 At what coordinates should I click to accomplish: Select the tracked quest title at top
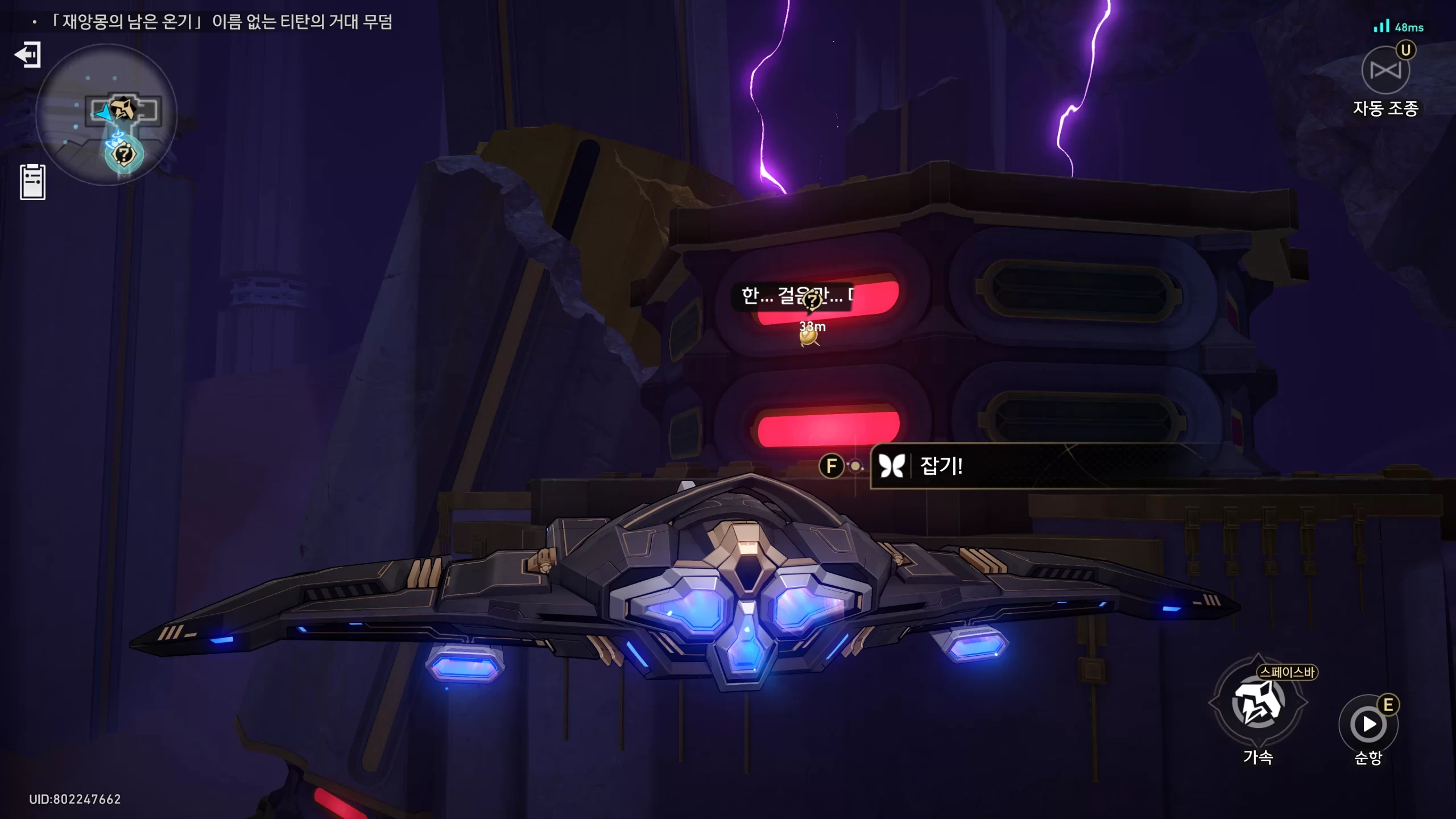coord(222,22)
